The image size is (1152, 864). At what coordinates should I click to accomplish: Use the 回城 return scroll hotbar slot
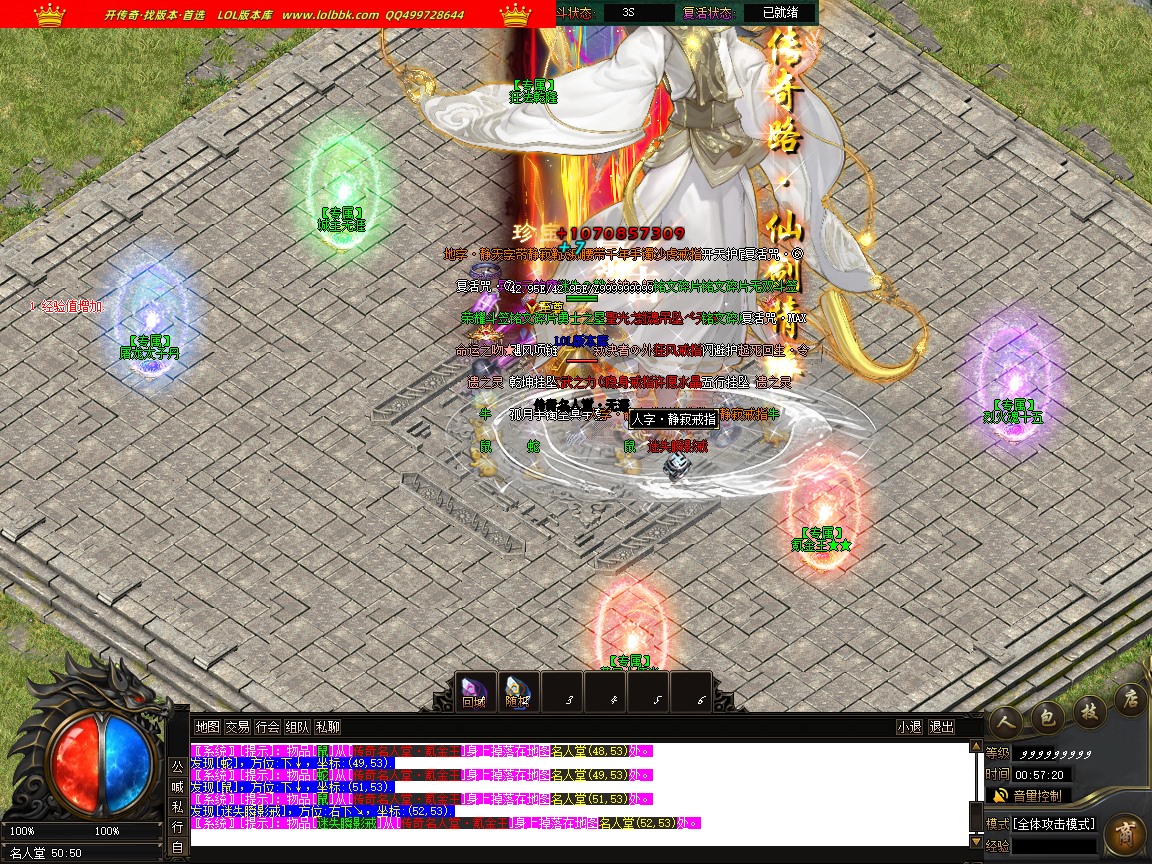point(473,691)
